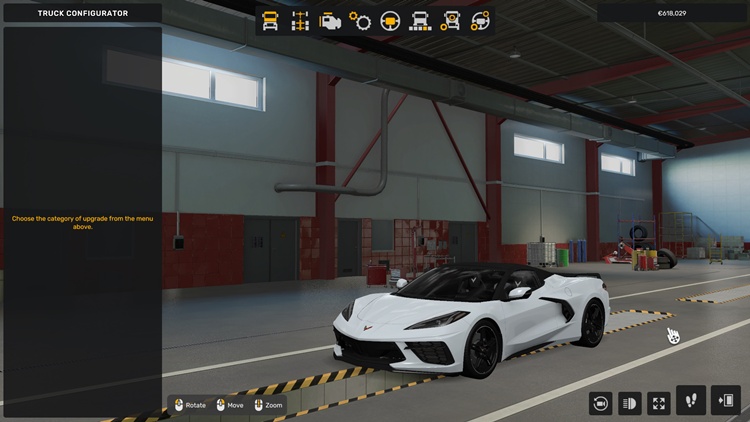The height and width of the screenshot is (422, 750).
Task: Choose the steering wheel with gears category
Action: coord(481,20)
